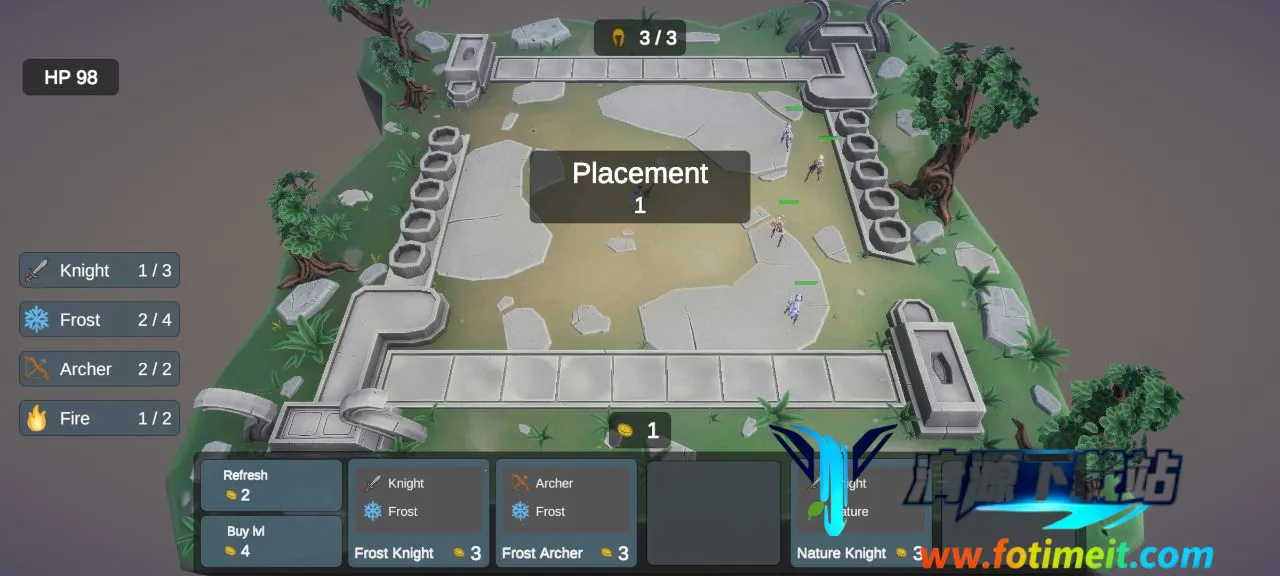This screenshot has height=576, width=1280.
Task: Purchase the Frost Knight card
Action: (418, 513)
